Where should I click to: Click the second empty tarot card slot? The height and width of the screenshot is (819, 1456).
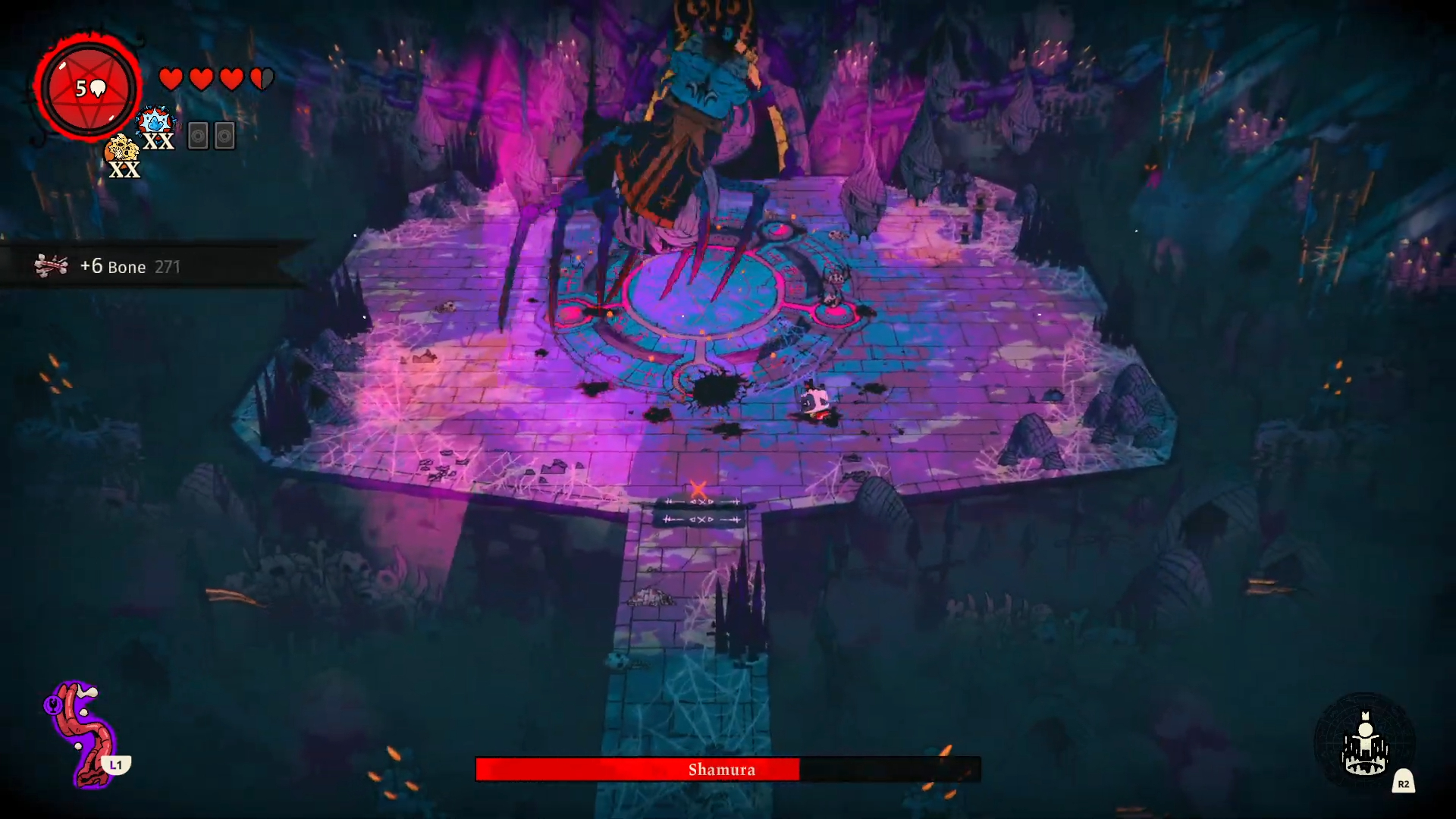pyautogui.click(x=223, y=136)
